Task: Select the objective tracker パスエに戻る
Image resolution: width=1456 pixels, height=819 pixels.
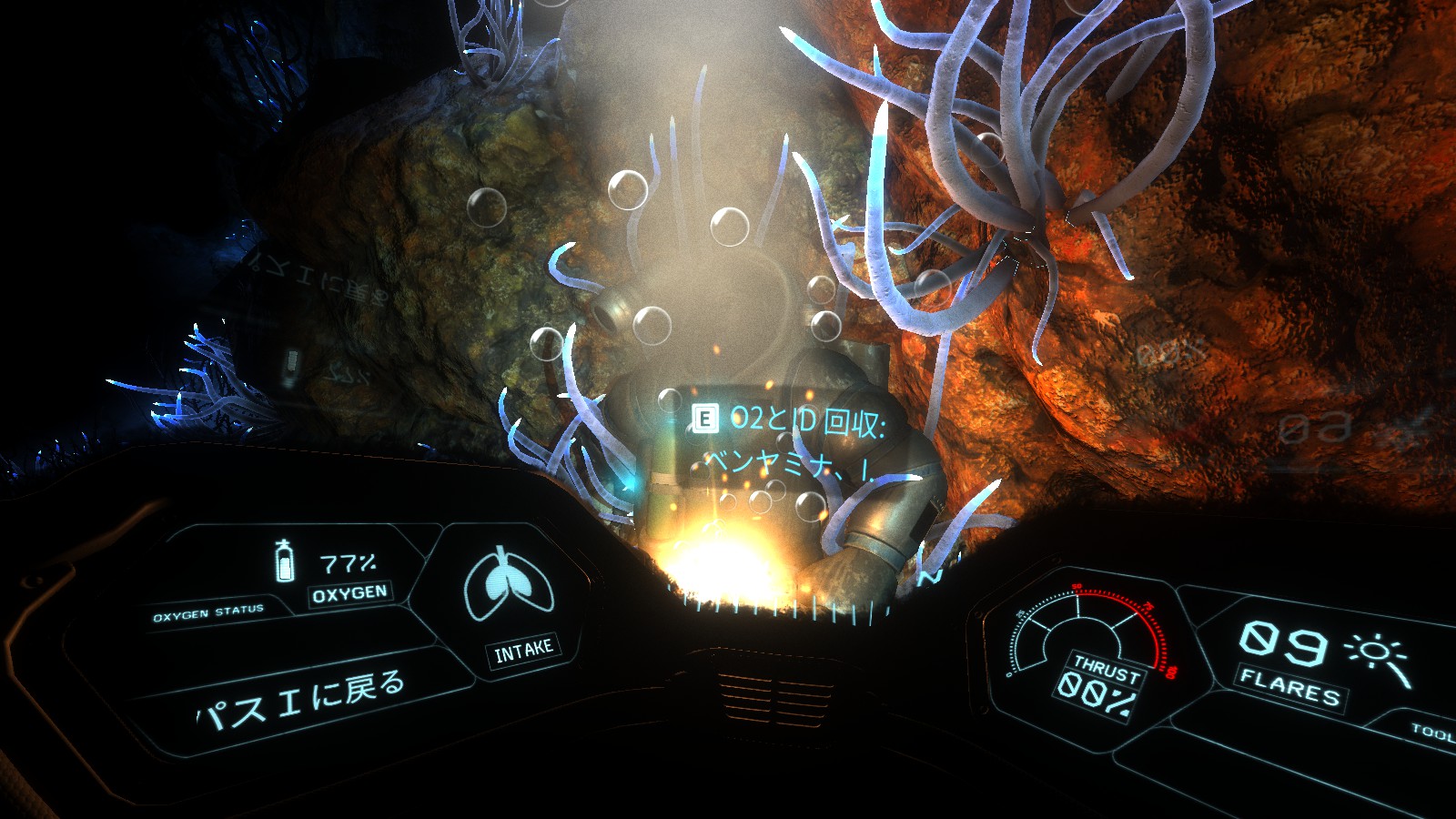Action: point(302,700)
